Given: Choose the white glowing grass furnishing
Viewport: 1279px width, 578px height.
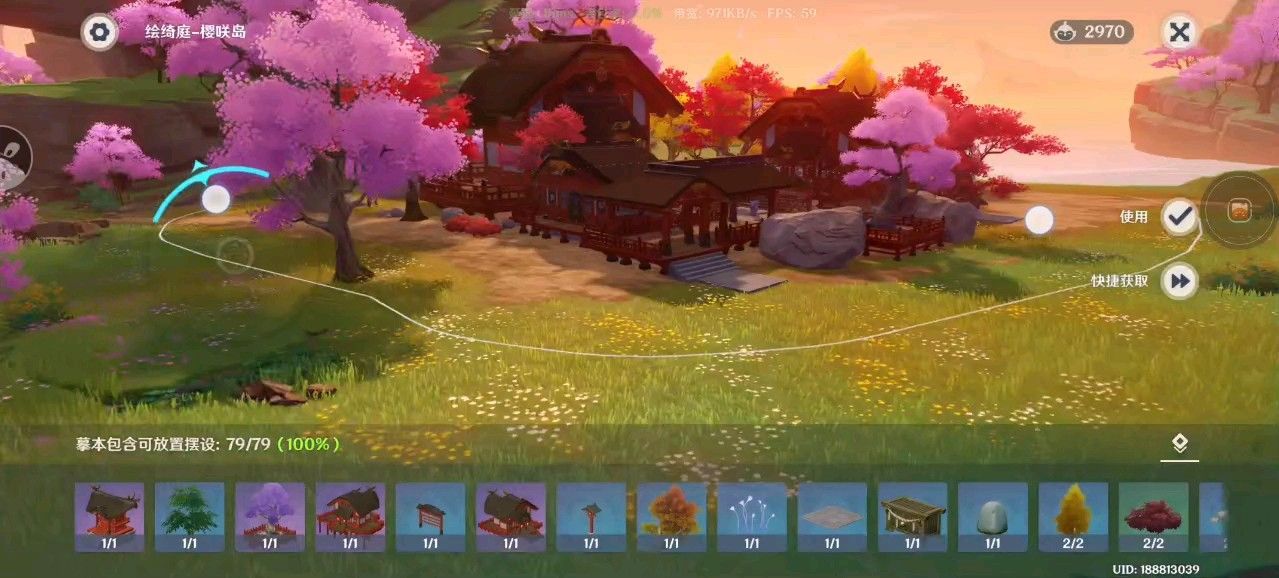Looking at the screenshot, I should click(752, 516).
